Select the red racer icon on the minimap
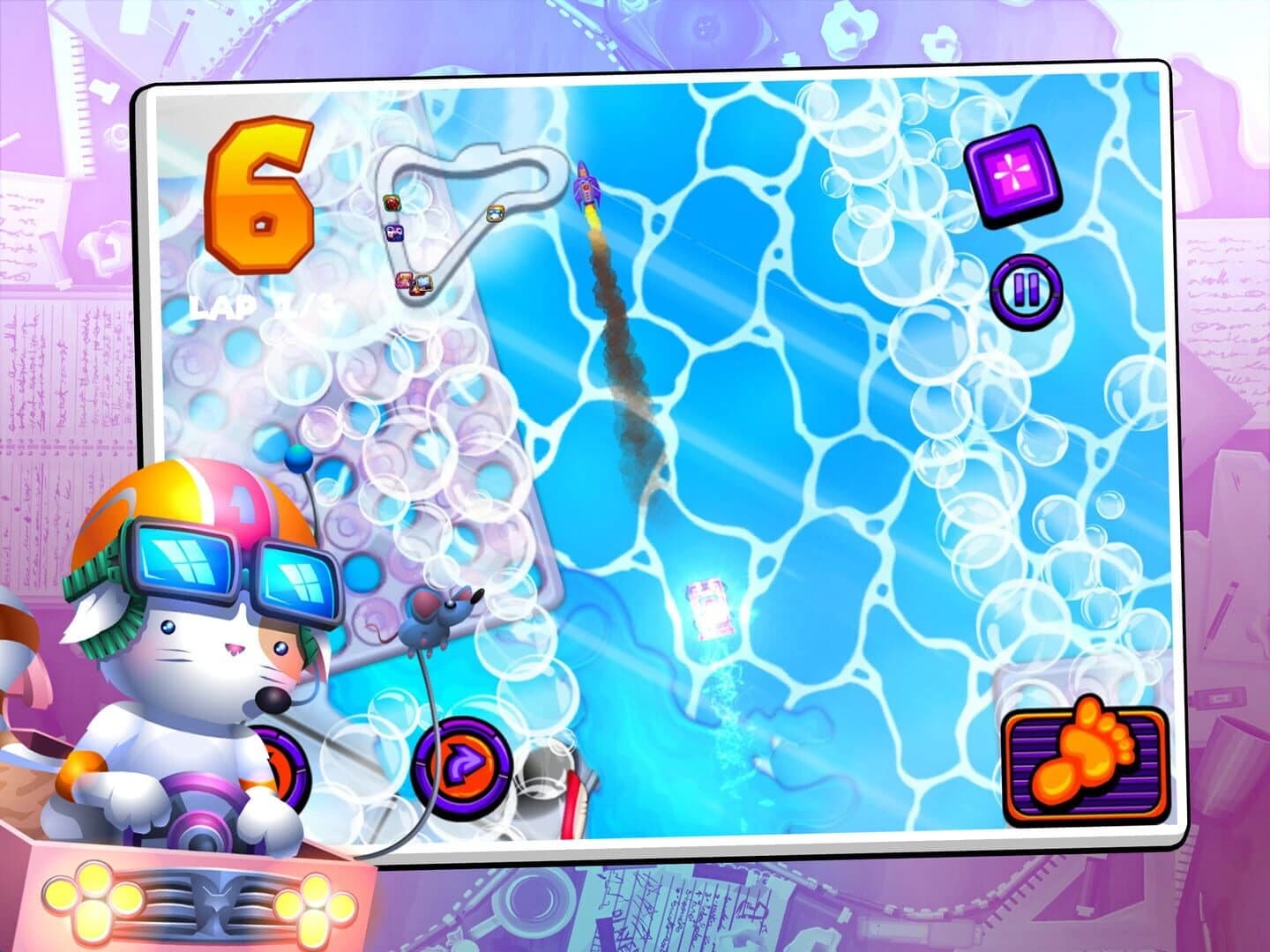 pos(392,203)
